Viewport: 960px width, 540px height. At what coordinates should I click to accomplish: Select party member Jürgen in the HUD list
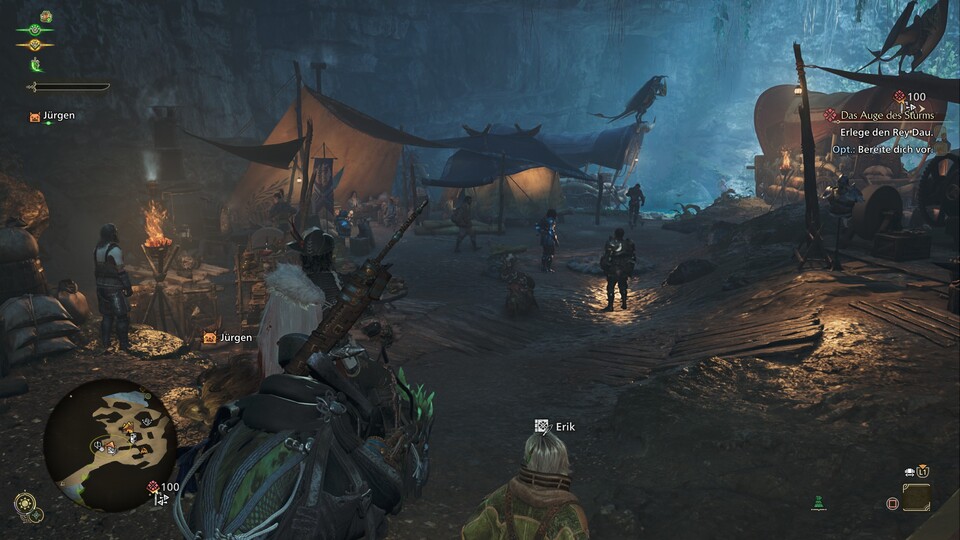point(53,116)
